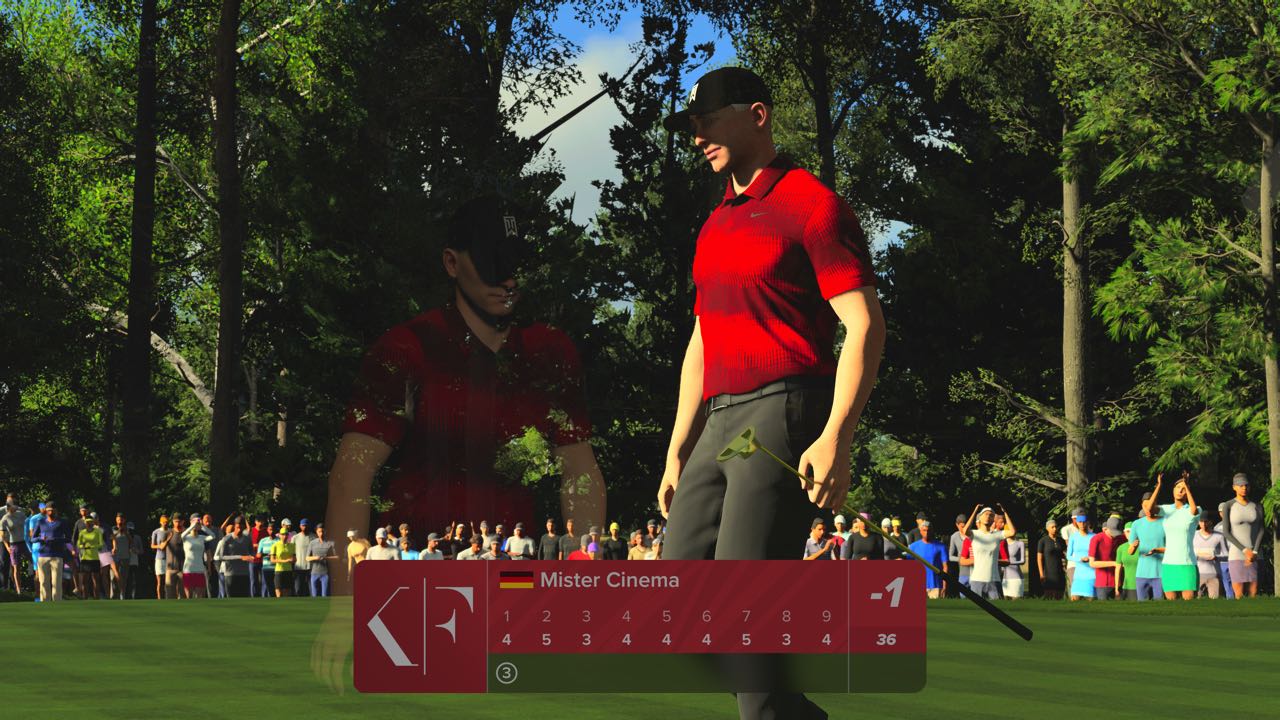Click the hole 1 column header
1280x720 pixels.
pyautogui.click(x=506, y=614)
